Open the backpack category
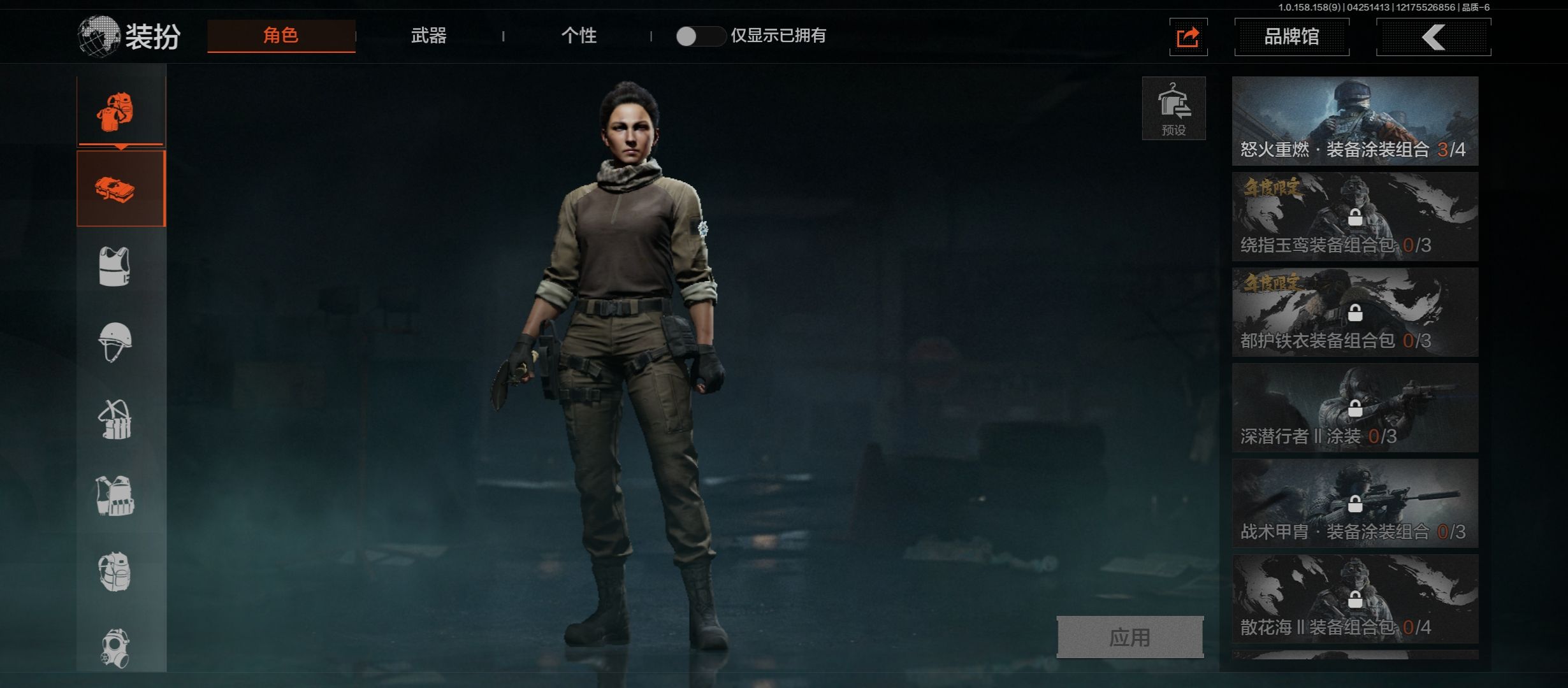 point(115,571)
